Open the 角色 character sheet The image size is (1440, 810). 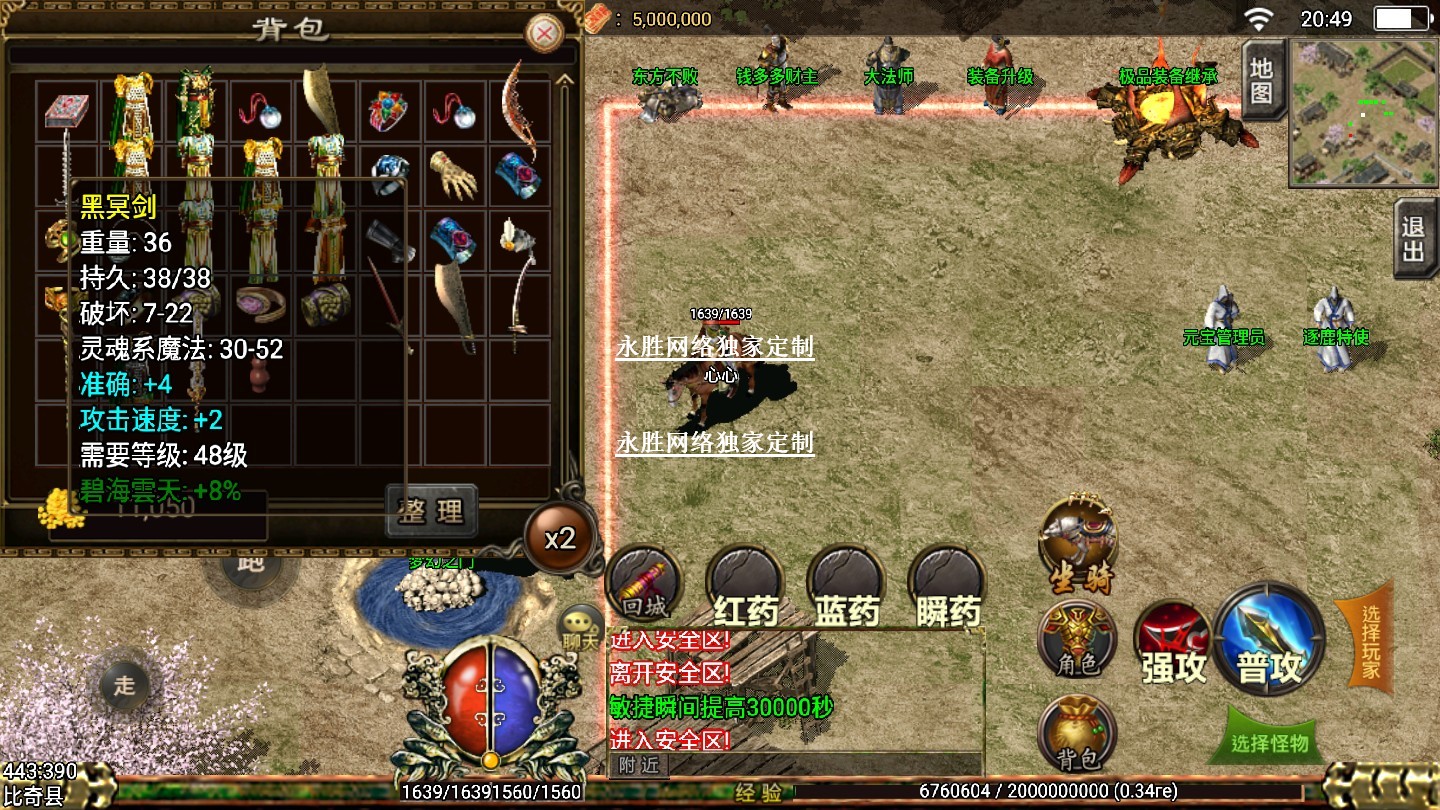click(1077, 639)
